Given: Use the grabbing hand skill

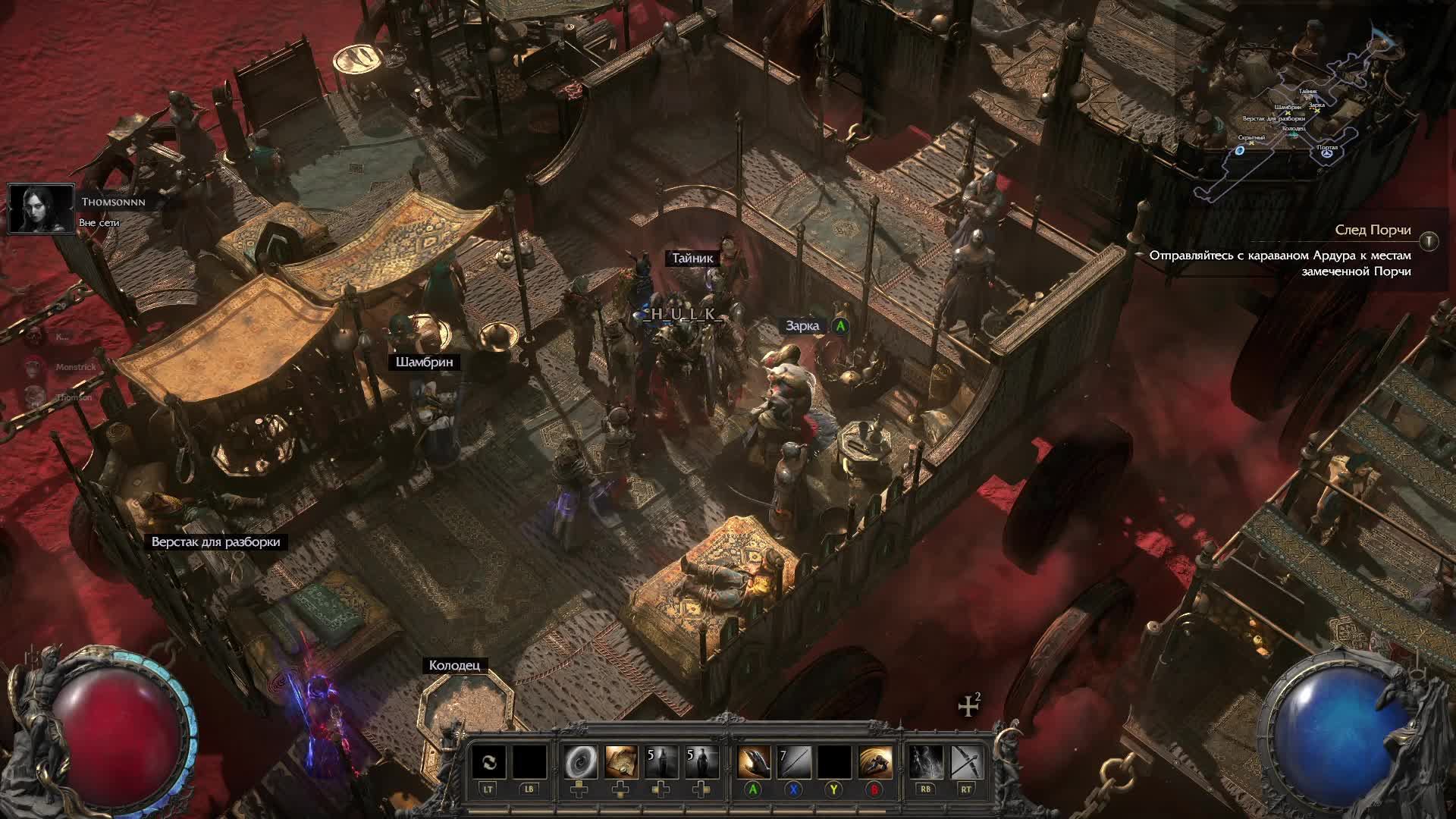Looking at the screenshot, I should (753, 762).
